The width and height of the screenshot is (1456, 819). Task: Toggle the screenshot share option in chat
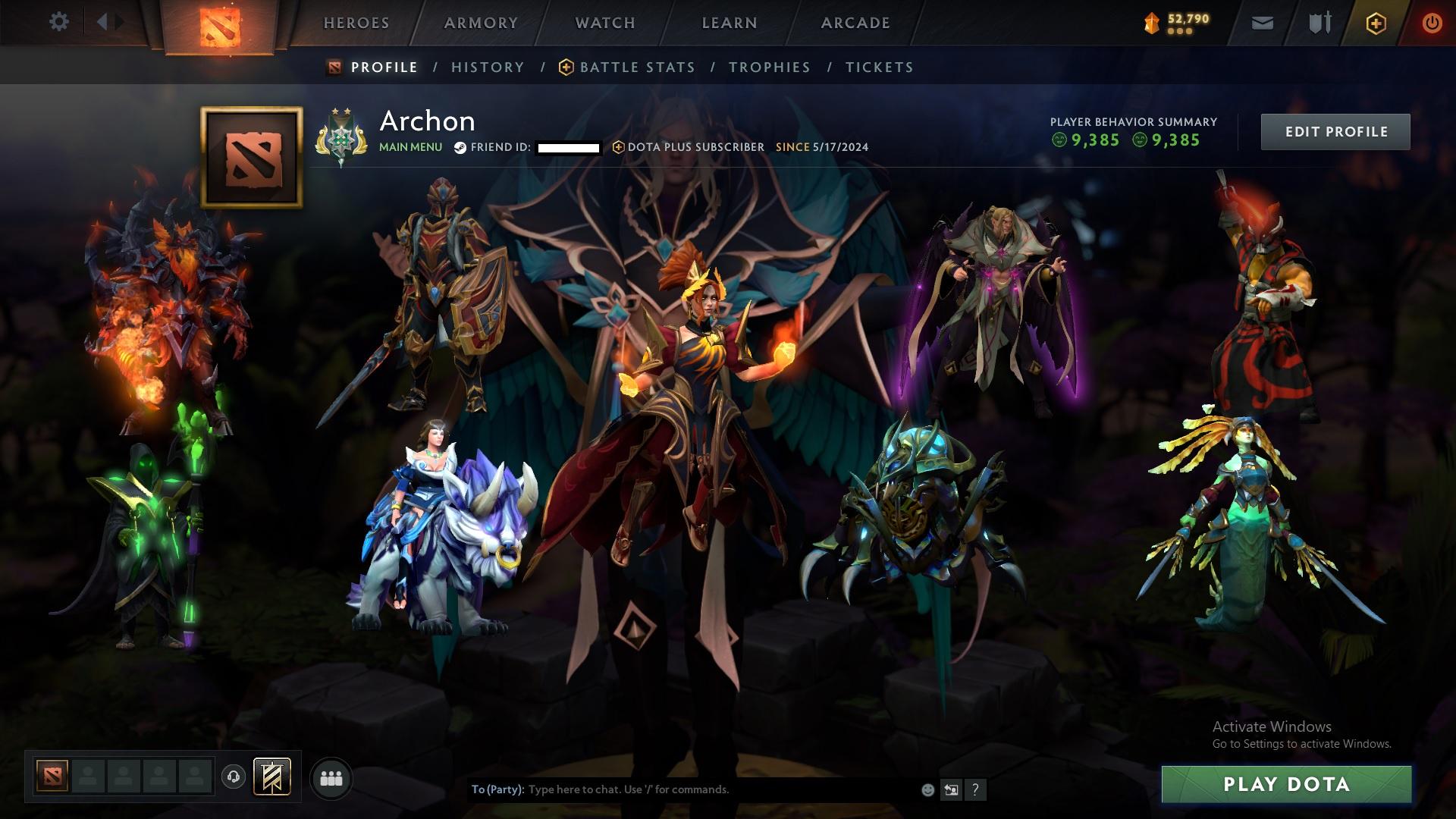[951, 789]
